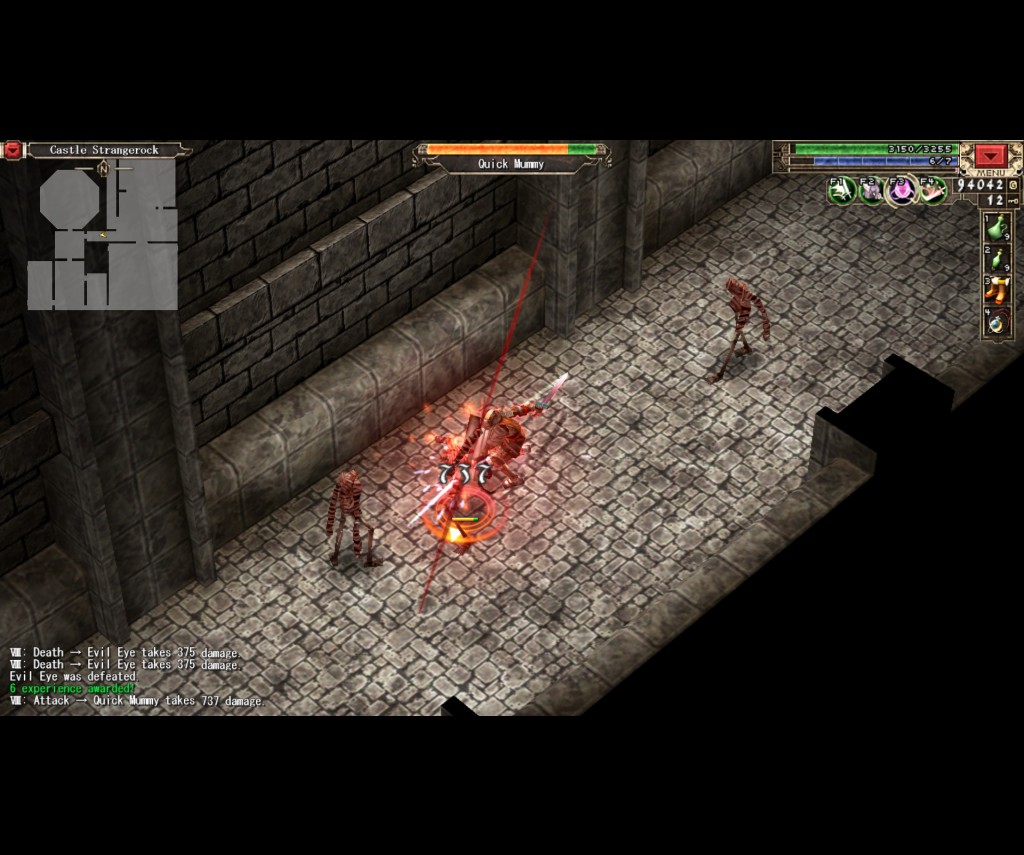Open the red MENU button
The width and height of the screenshot is (1024, 855).
pyautogui.click(x=991, y=156)
